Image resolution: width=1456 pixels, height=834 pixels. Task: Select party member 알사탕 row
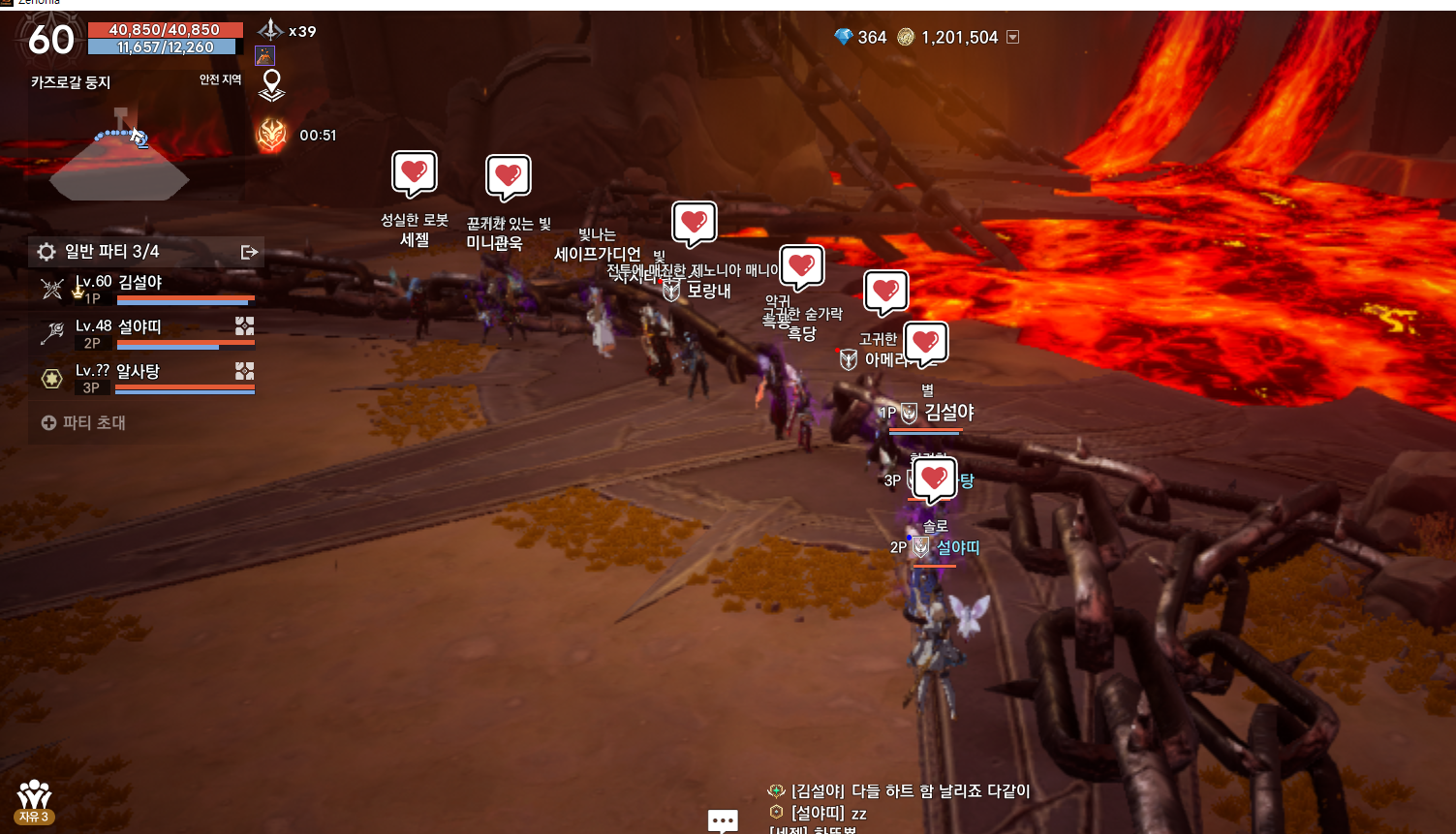(x=147, y=378)
